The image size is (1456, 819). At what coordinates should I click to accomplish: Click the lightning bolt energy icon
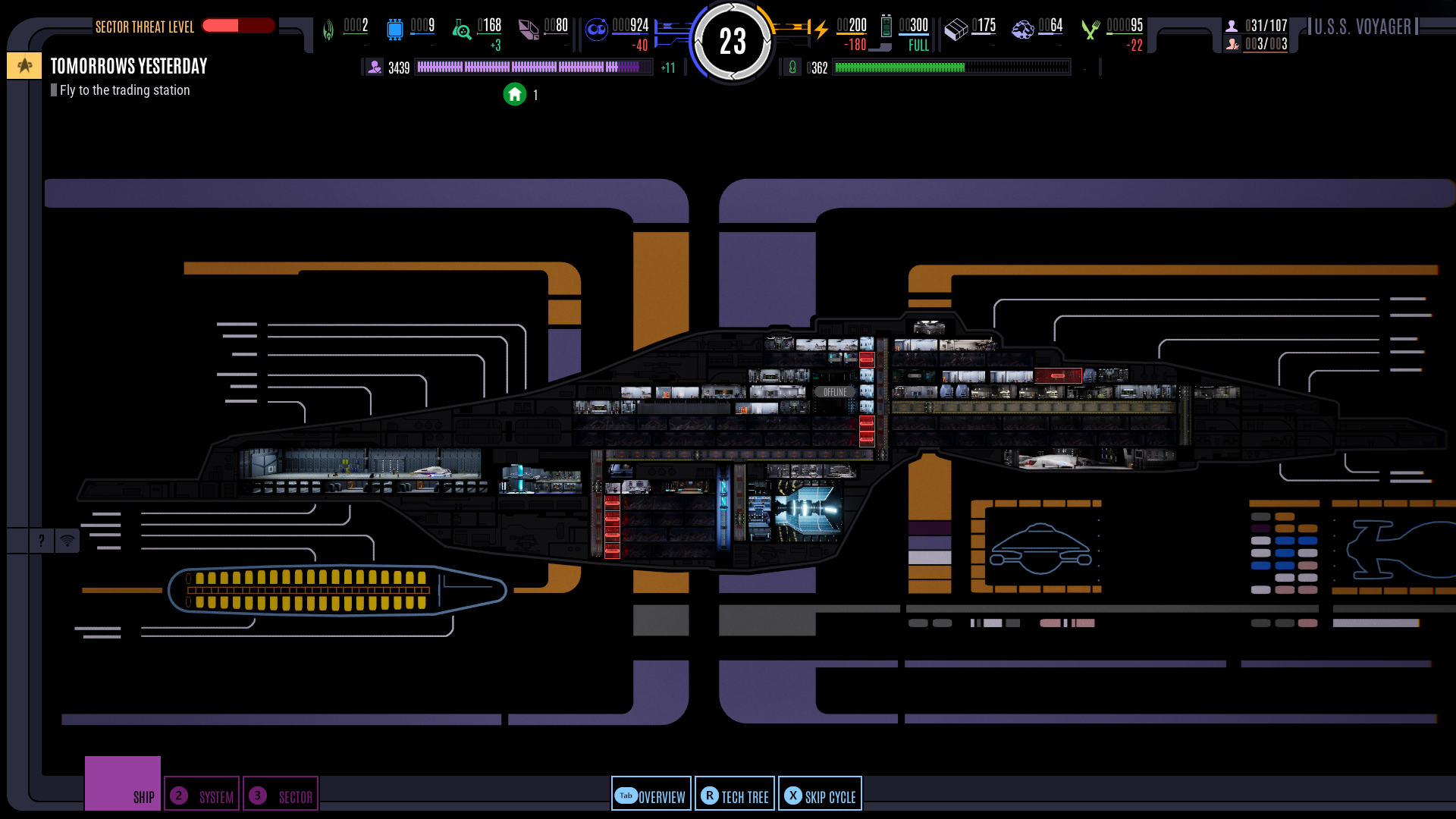pyautogui.click(x=821, y=27)
